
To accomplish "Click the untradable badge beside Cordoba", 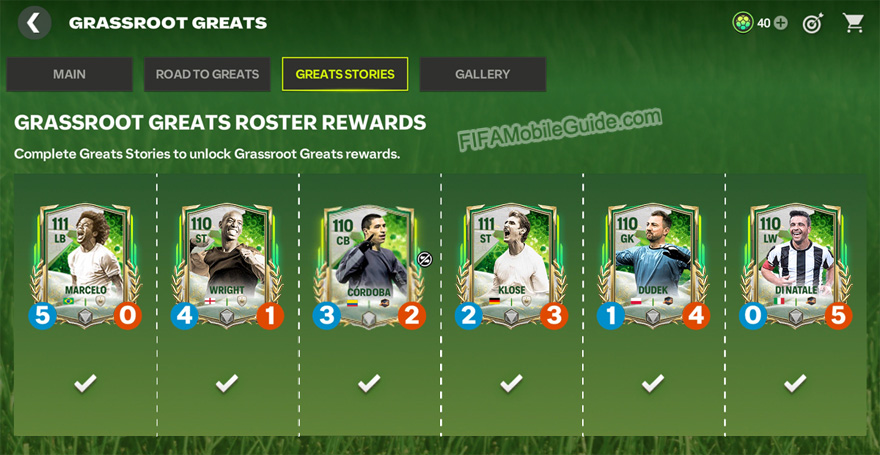I will [424, 259].
